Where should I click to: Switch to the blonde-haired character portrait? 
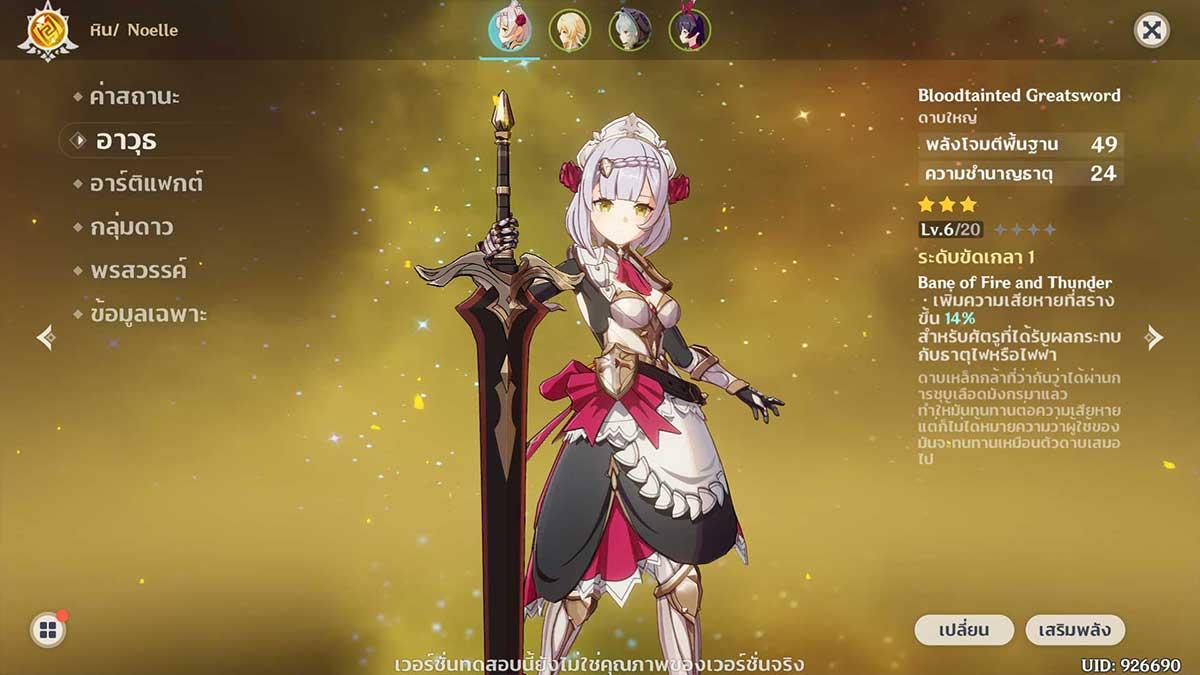[570, 30]
